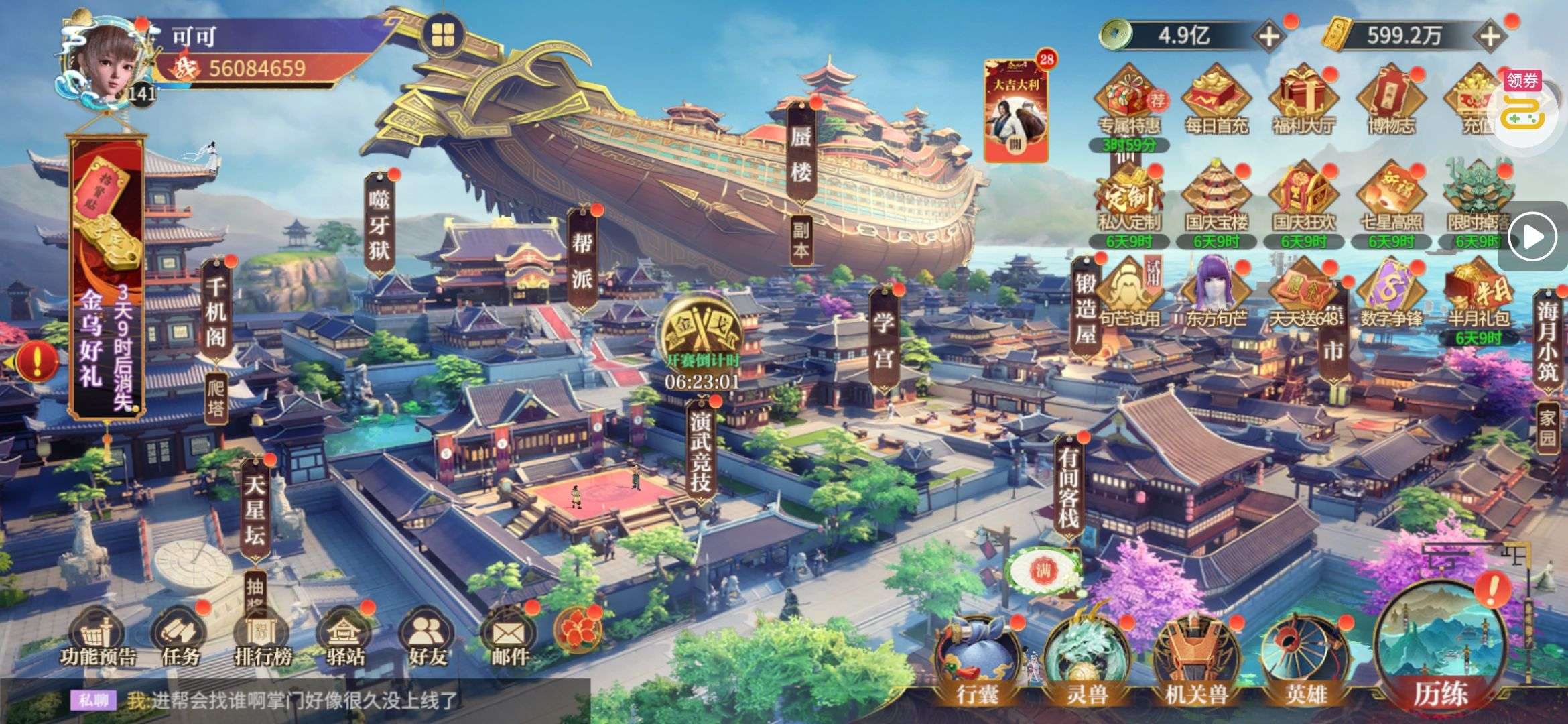Open the 专属特惠 offer icon

pos(1129,101)
